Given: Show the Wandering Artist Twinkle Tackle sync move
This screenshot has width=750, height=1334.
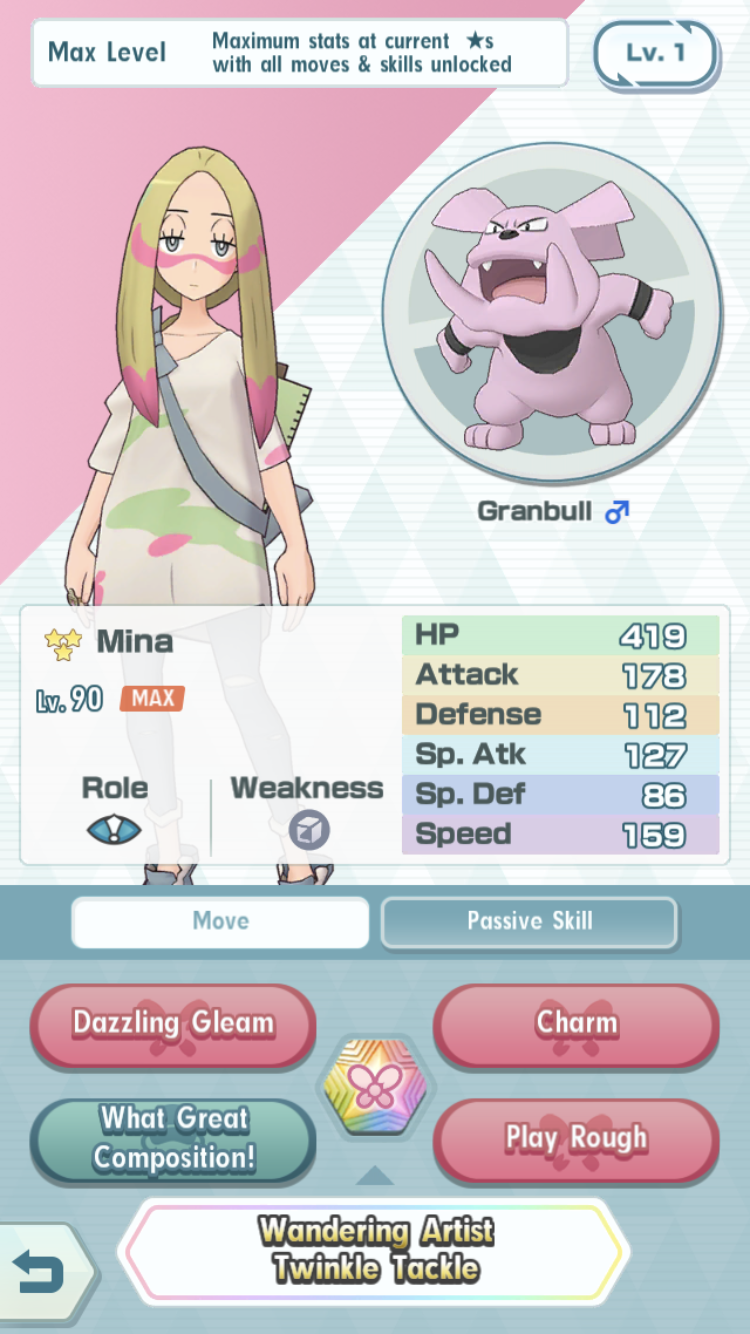Looking at the screenshot, I should pos(375,1250).
